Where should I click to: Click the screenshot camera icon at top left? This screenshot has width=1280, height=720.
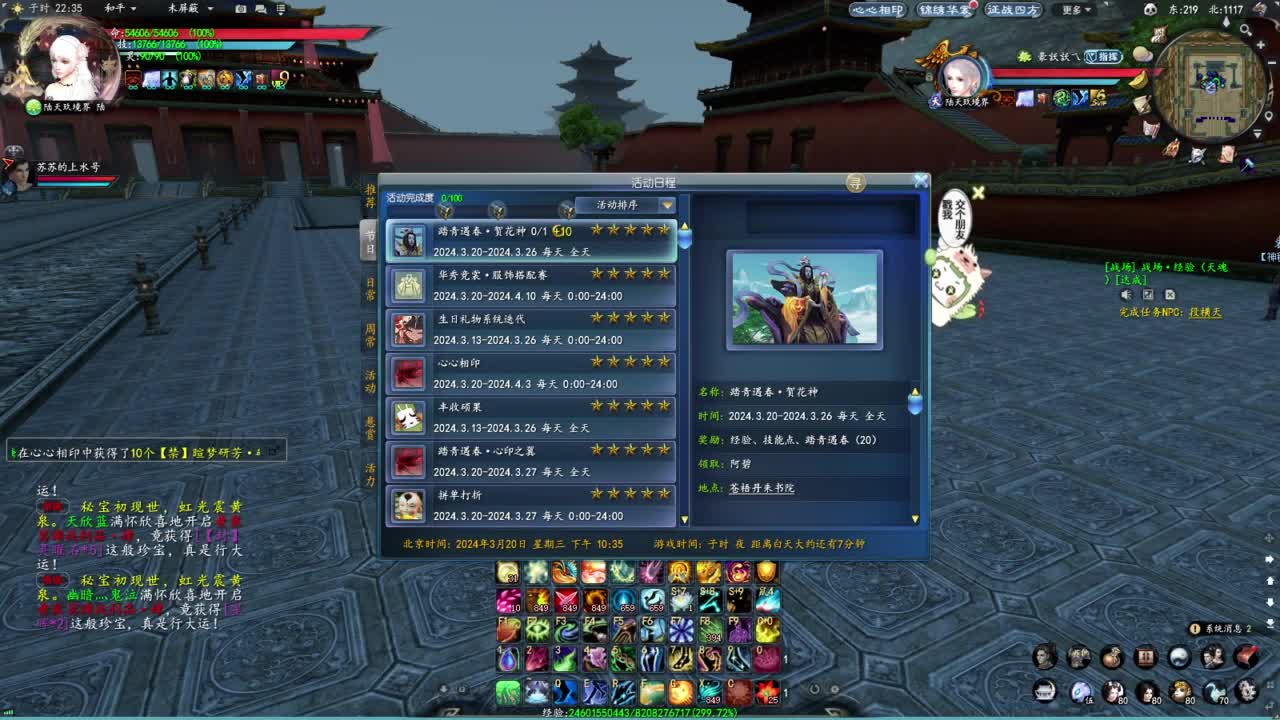pos(239,9)
